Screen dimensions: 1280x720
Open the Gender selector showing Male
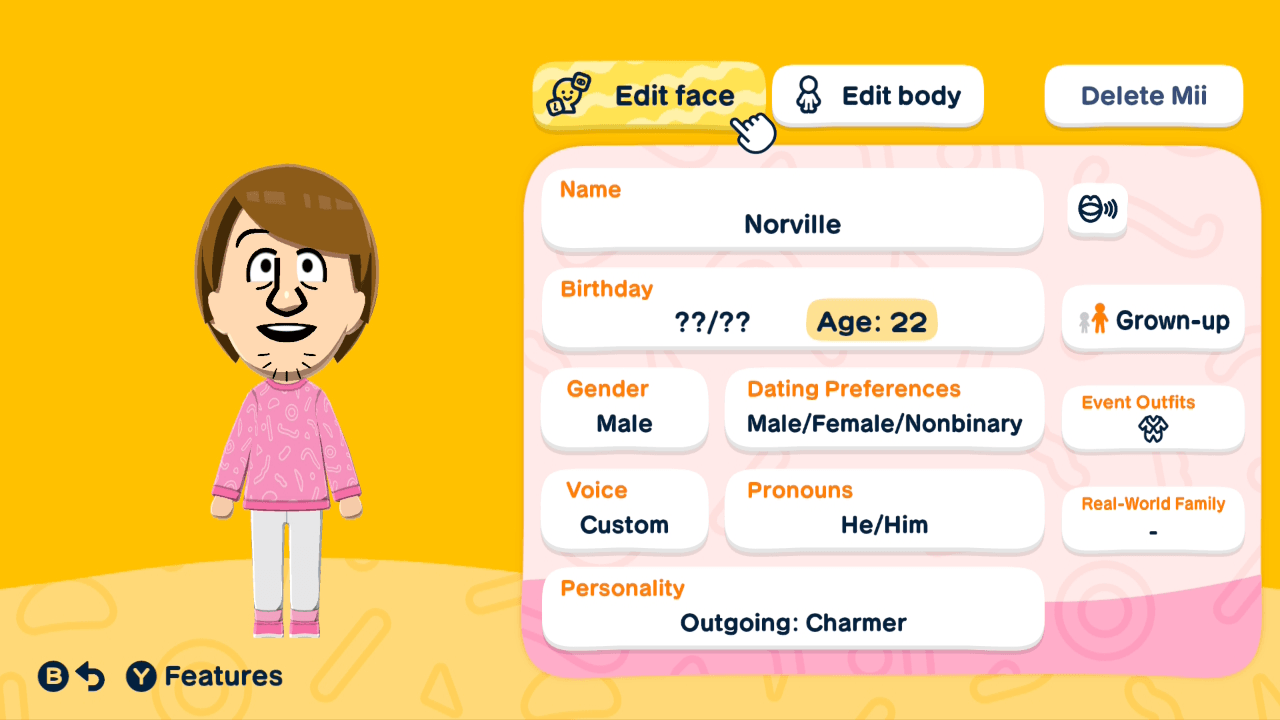pyautogui.click(x=624, y=407)
